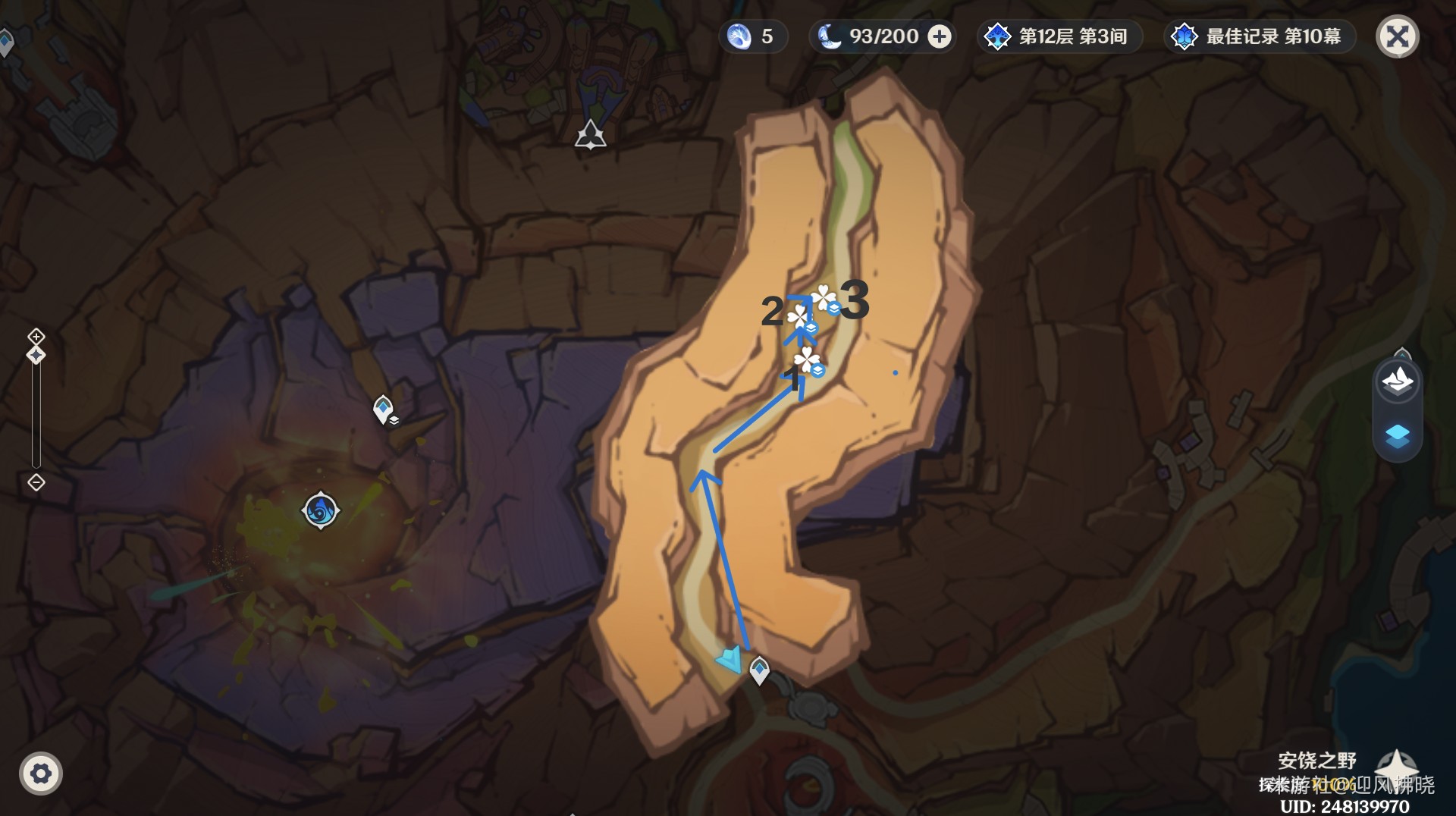Click the map zoom slider handle

tap(36, 355)
